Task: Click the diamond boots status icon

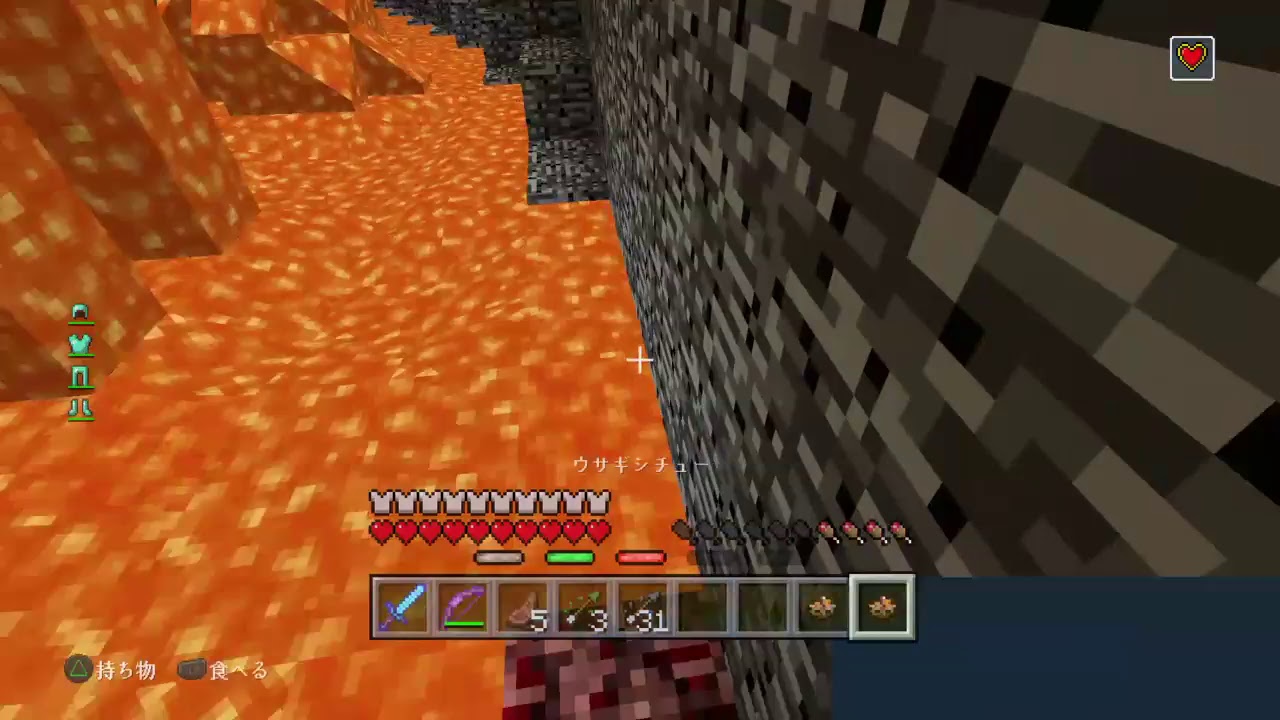Action: click(x=80, y=408)
